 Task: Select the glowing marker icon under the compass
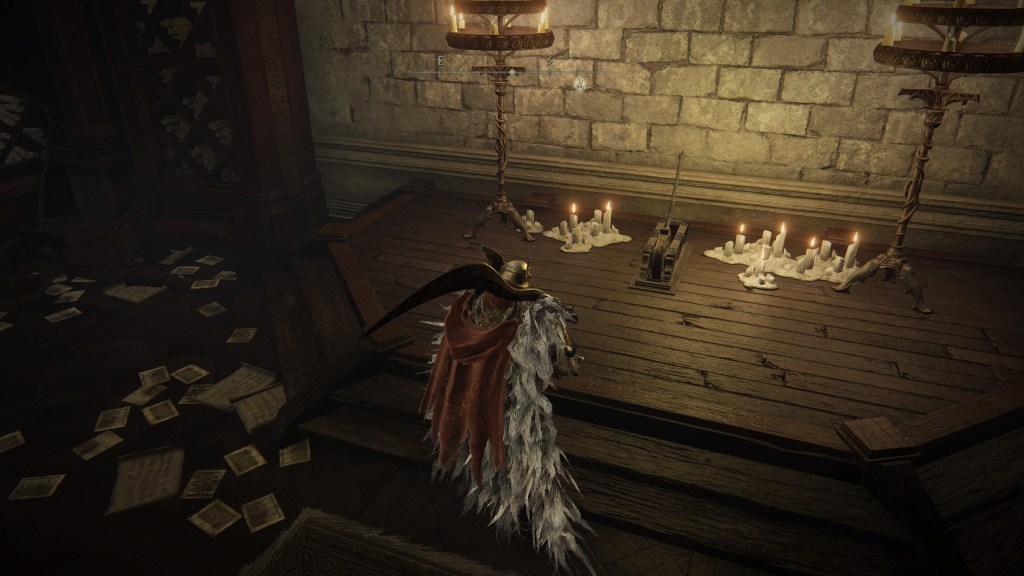pyautogui.click(x=580, y=84)
